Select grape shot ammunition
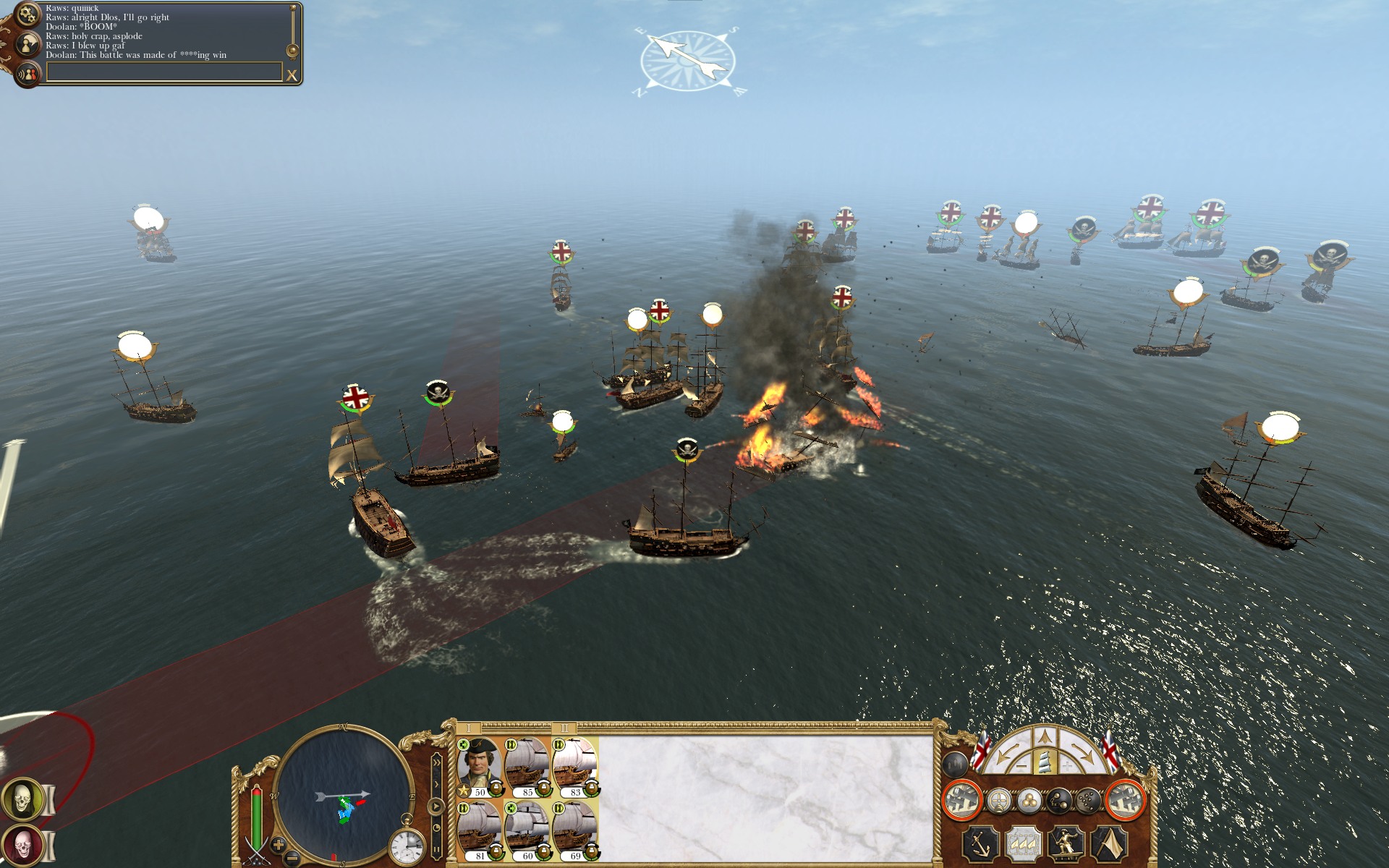 (1087, 801)
